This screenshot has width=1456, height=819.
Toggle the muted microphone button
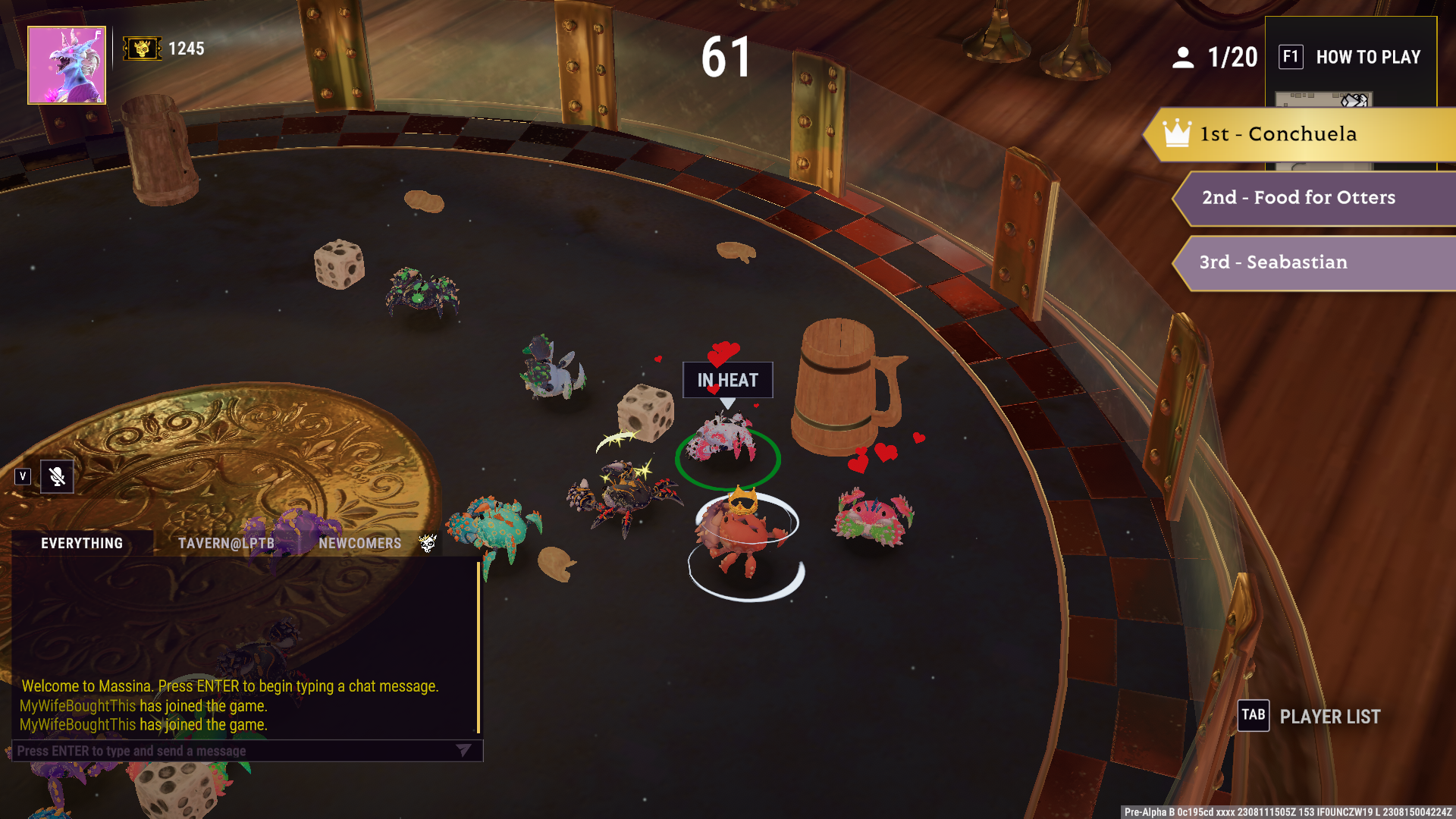point(57,476)
